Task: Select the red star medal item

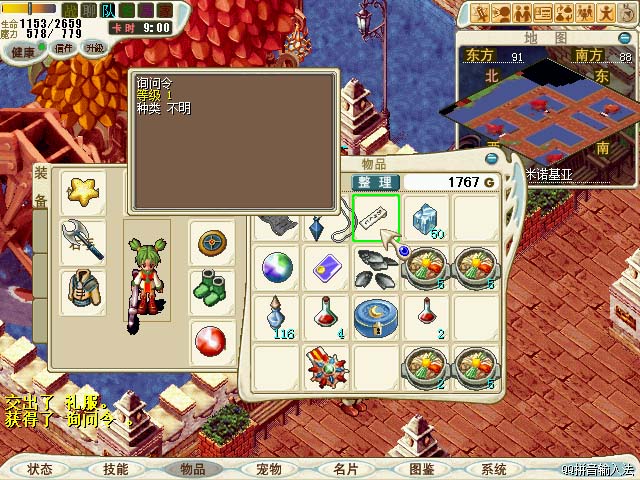Action: pyautogui.click(x=327, y=366)
